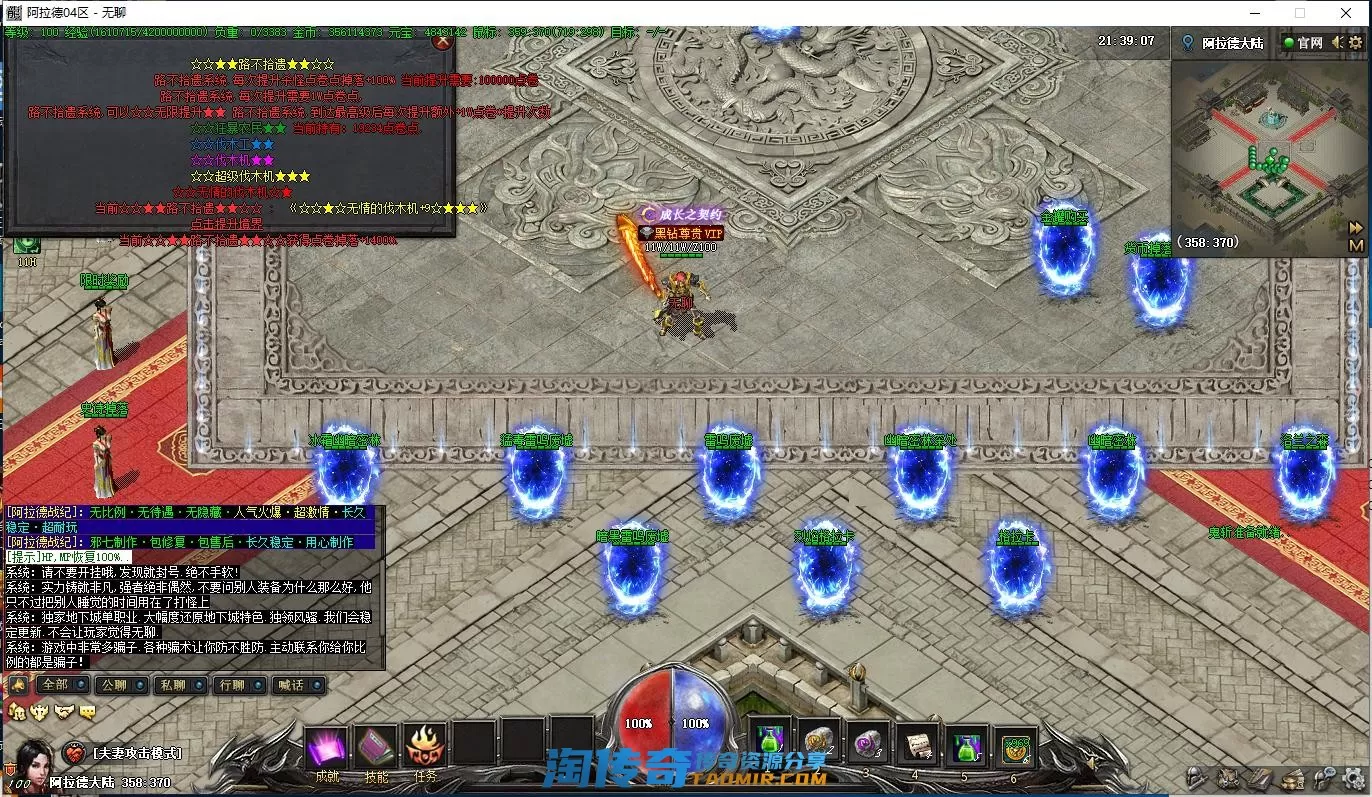Use the green potion in slot 1
This screenshot has height=797, width=1372.
768,744
